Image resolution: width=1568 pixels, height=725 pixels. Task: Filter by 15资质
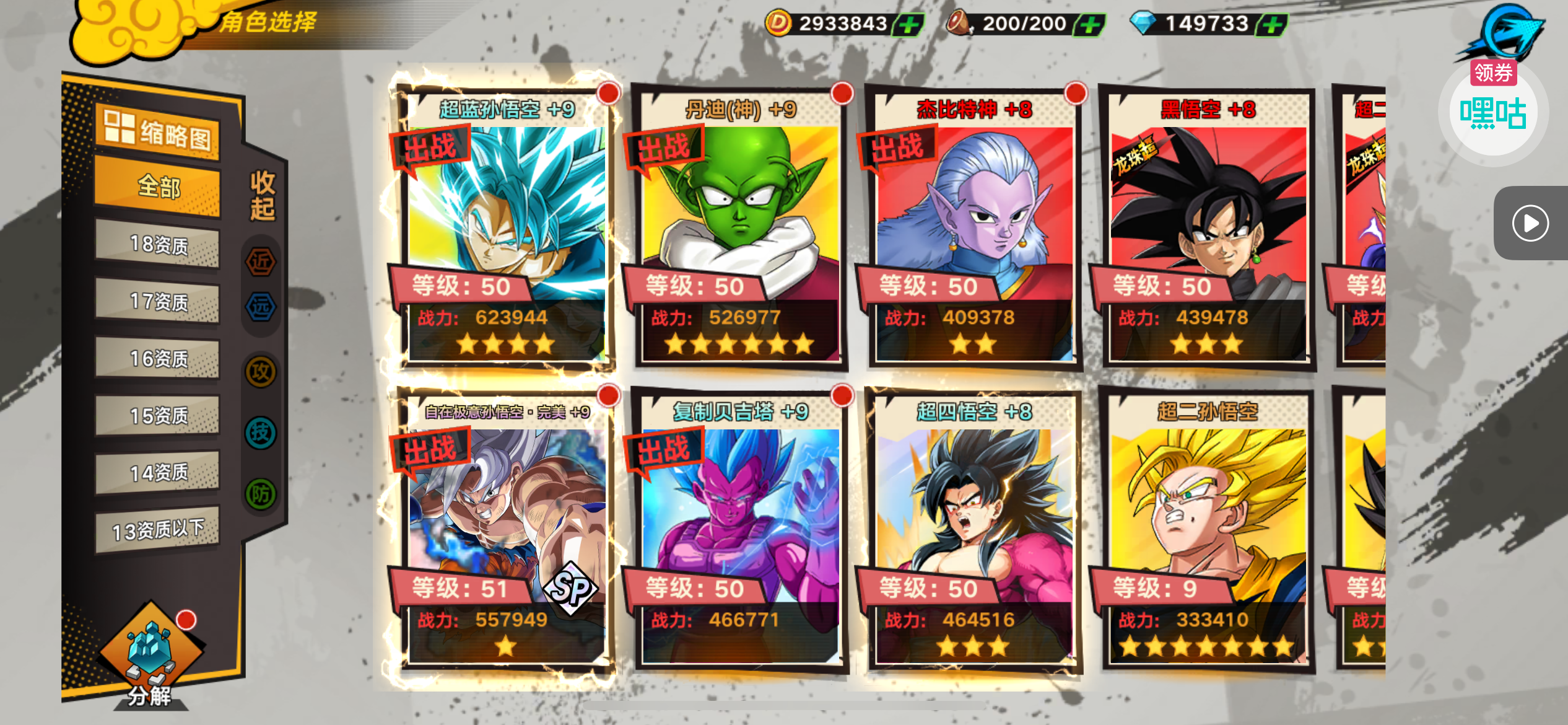click(158, 416)
